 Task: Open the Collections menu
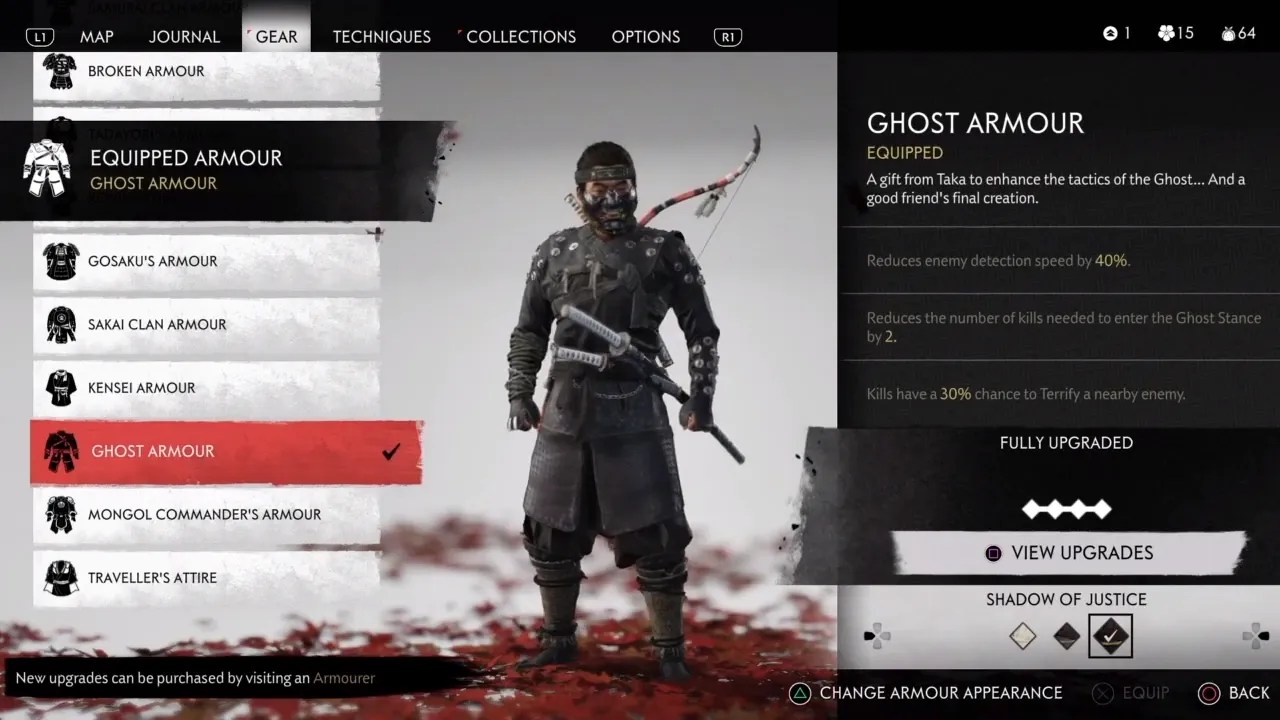tap(520, 36)
